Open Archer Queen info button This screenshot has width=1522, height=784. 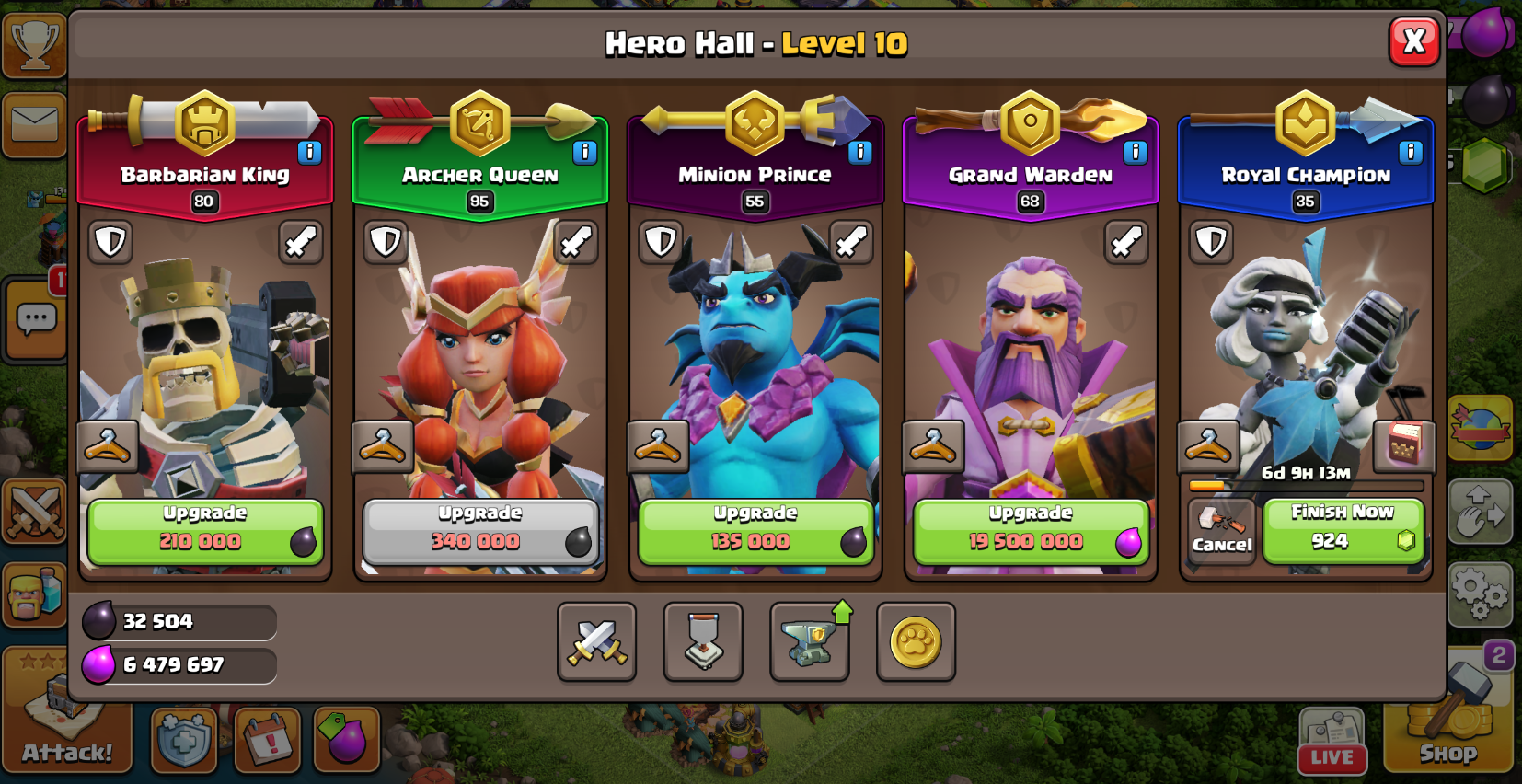(x=584, y=152)
